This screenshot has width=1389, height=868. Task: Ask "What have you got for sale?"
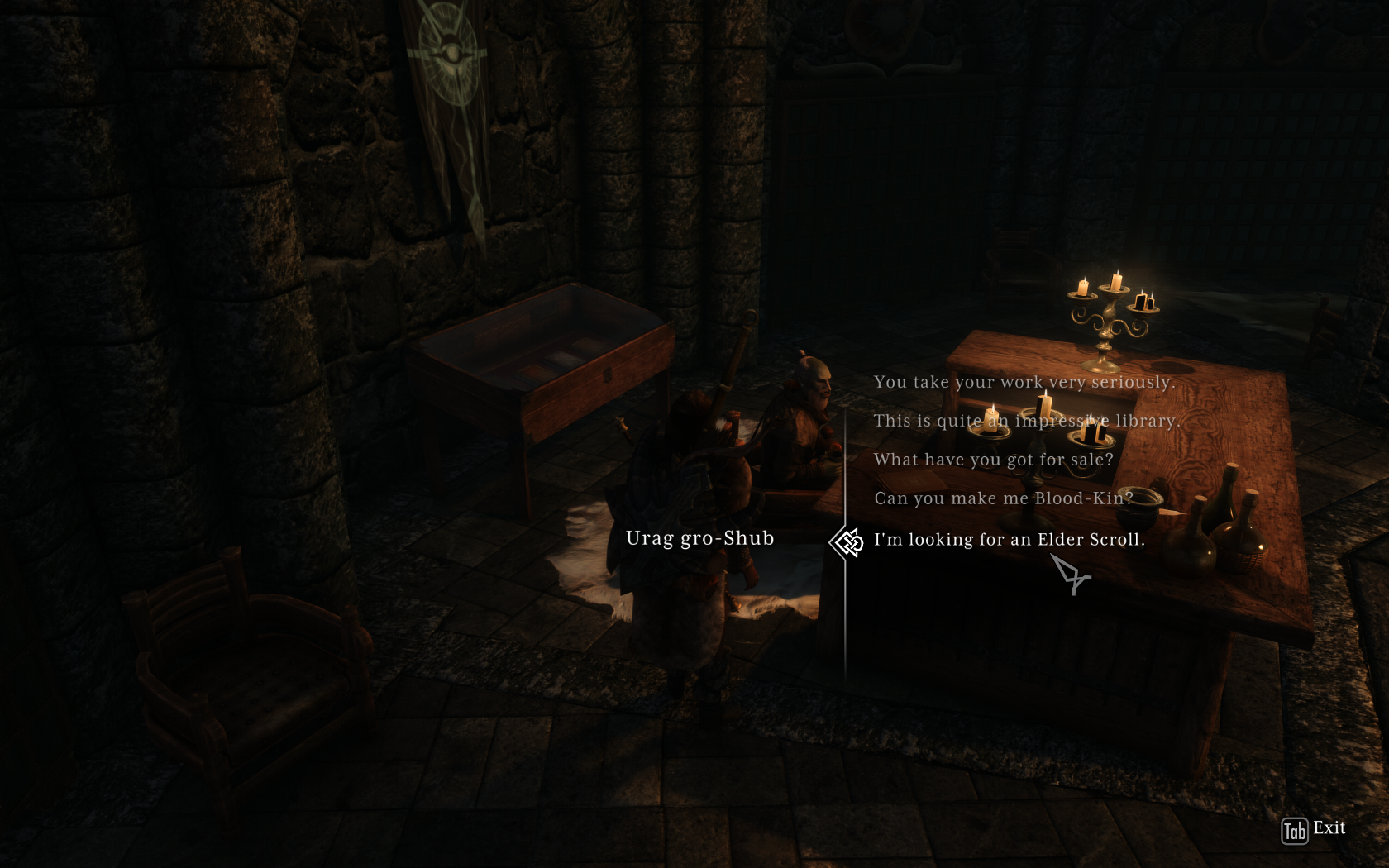(x=993, y=460)
